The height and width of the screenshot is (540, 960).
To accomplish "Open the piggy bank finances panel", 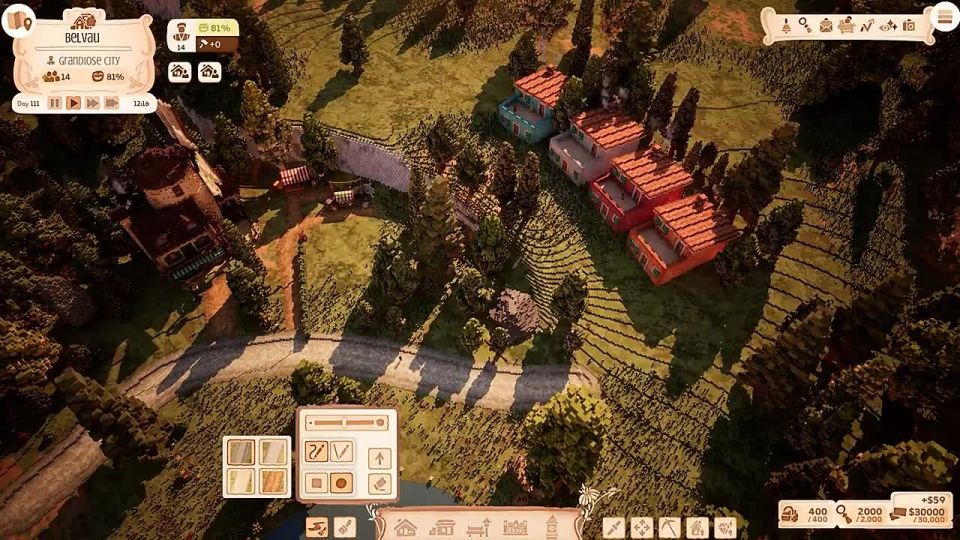I will coord(846,25).
